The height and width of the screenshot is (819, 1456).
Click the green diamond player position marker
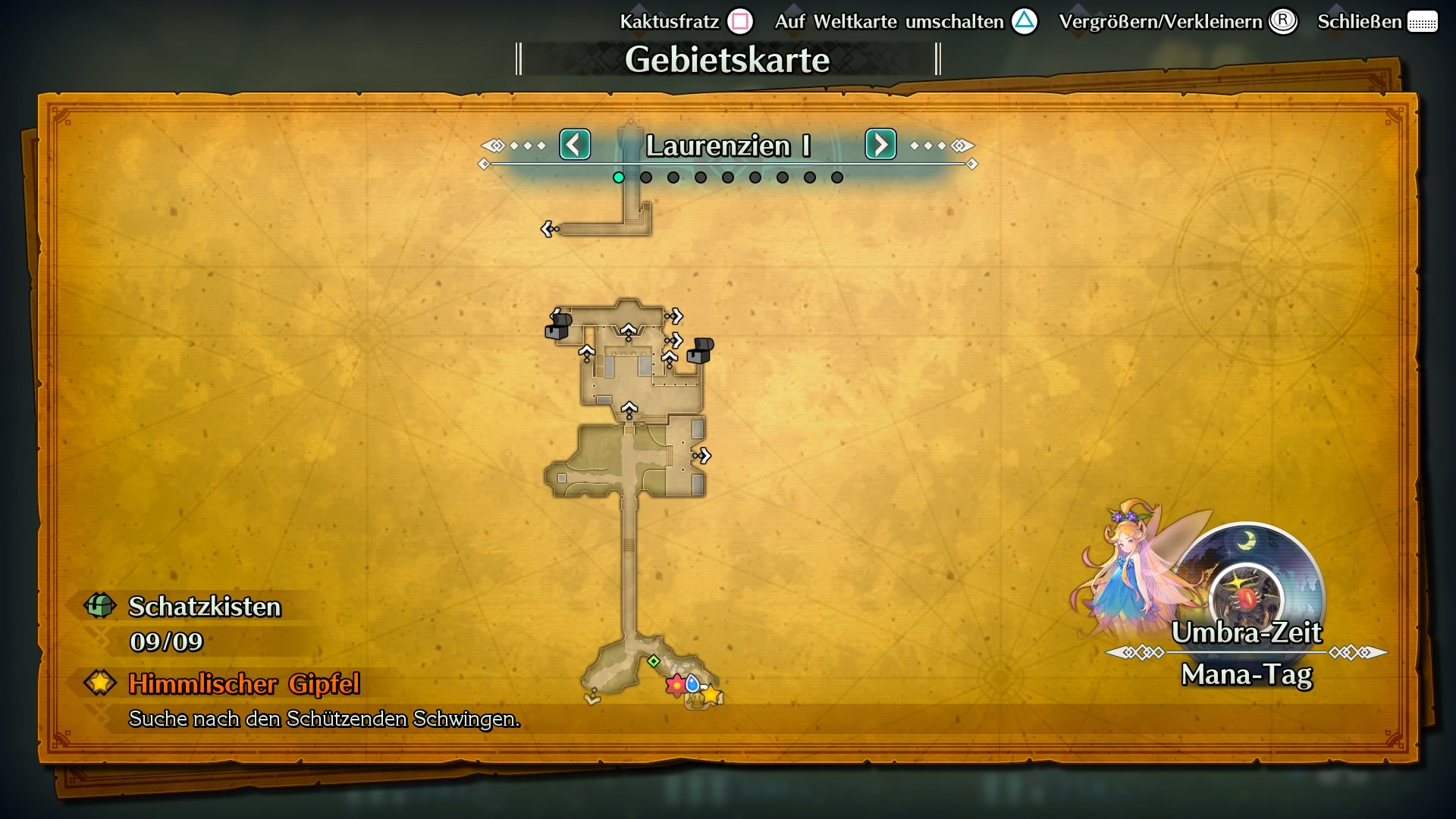coord(654,661)
